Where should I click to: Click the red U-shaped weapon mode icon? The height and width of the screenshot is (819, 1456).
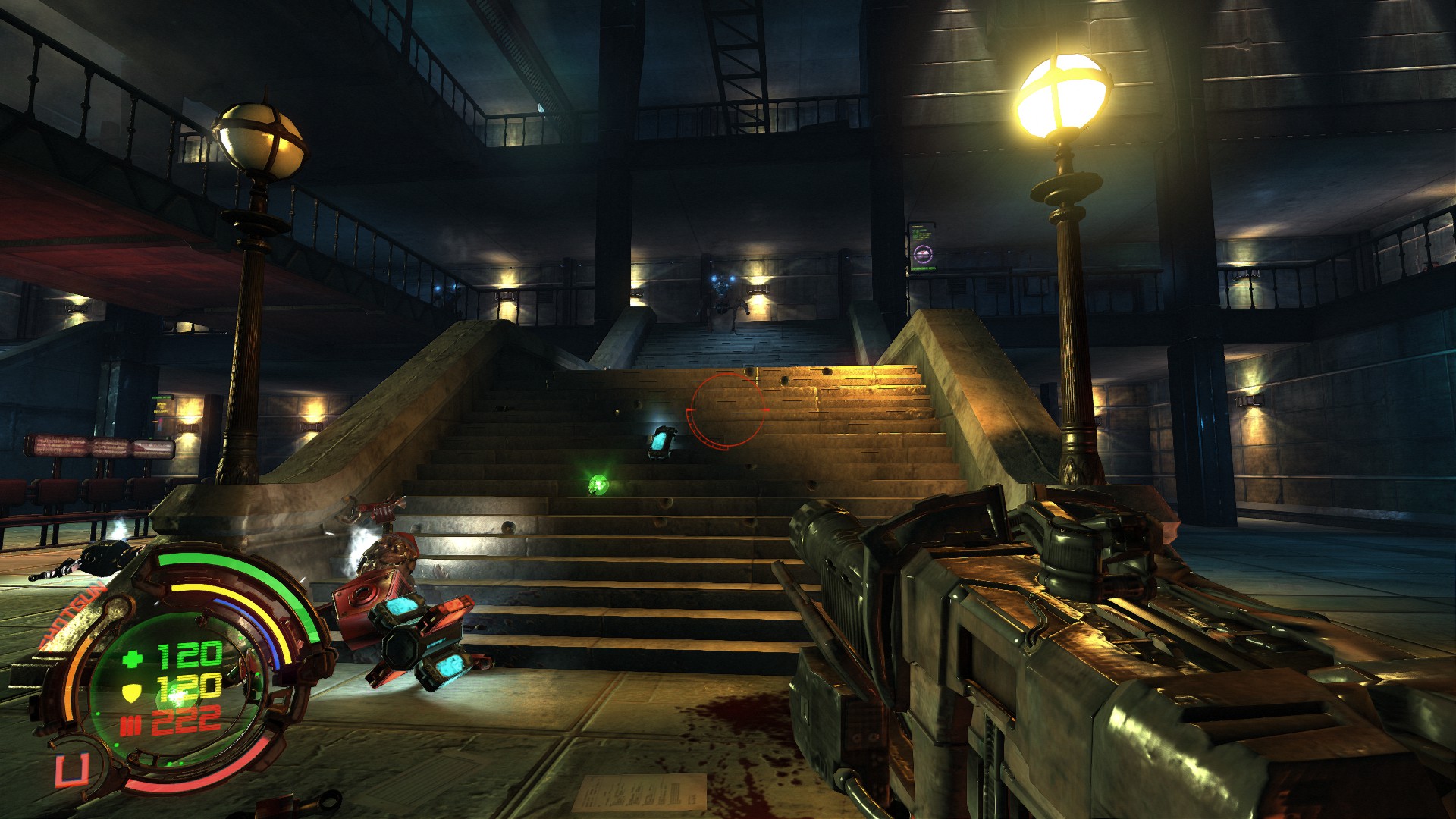pos(71,770)
